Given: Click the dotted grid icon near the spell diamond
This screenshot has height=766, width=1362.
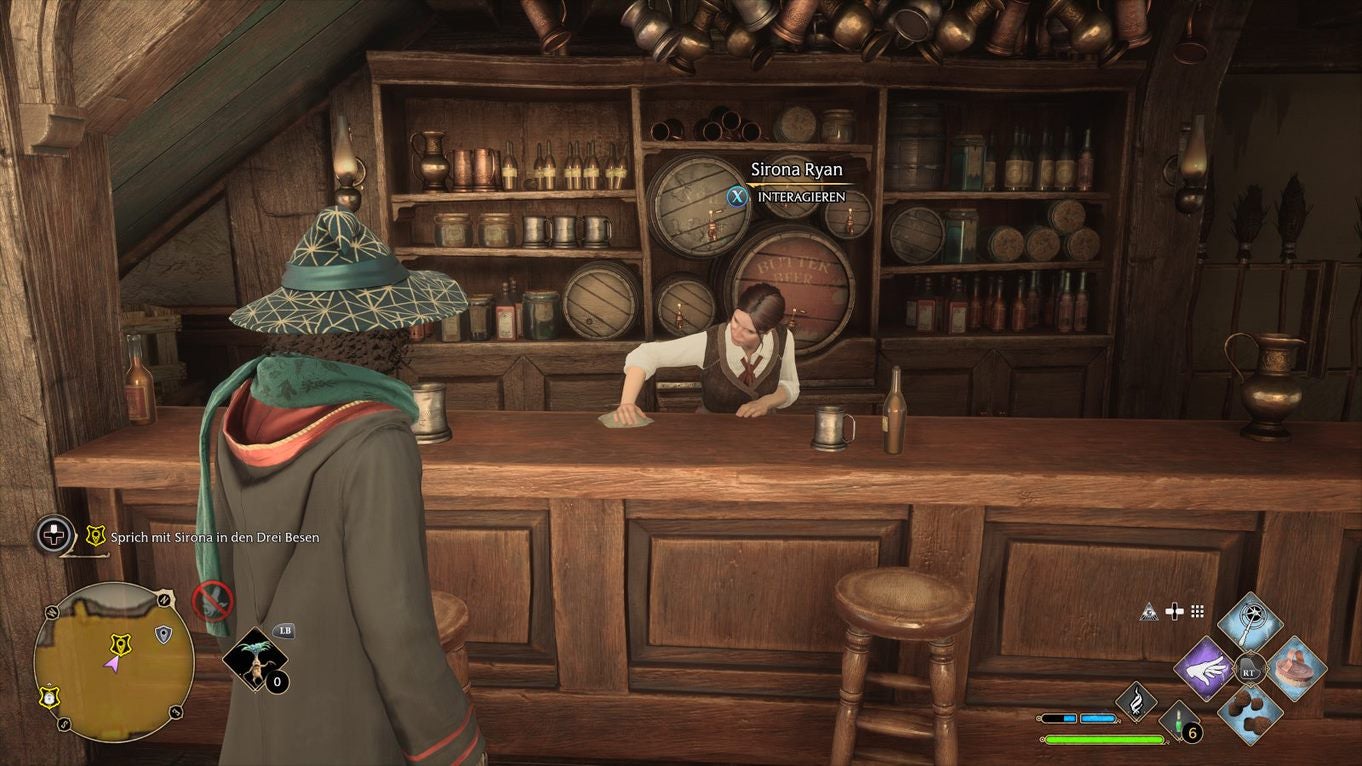Looking at the screenshot, I should [x=1196, y=610].
